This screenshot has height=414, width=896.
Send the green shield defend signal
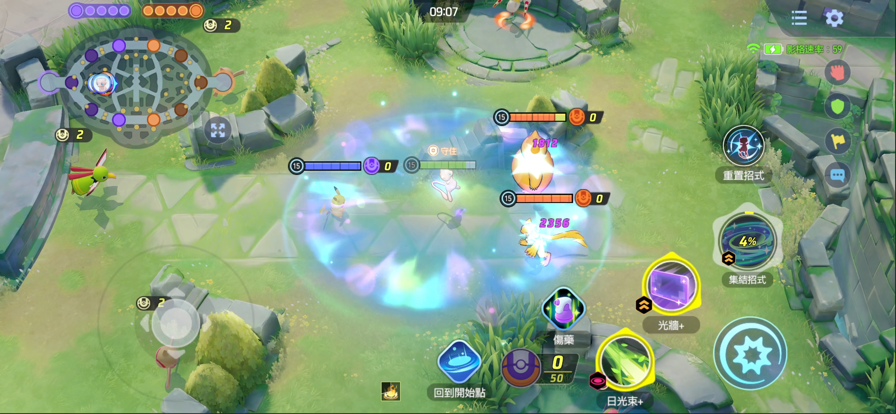click(x=837, y=105)
